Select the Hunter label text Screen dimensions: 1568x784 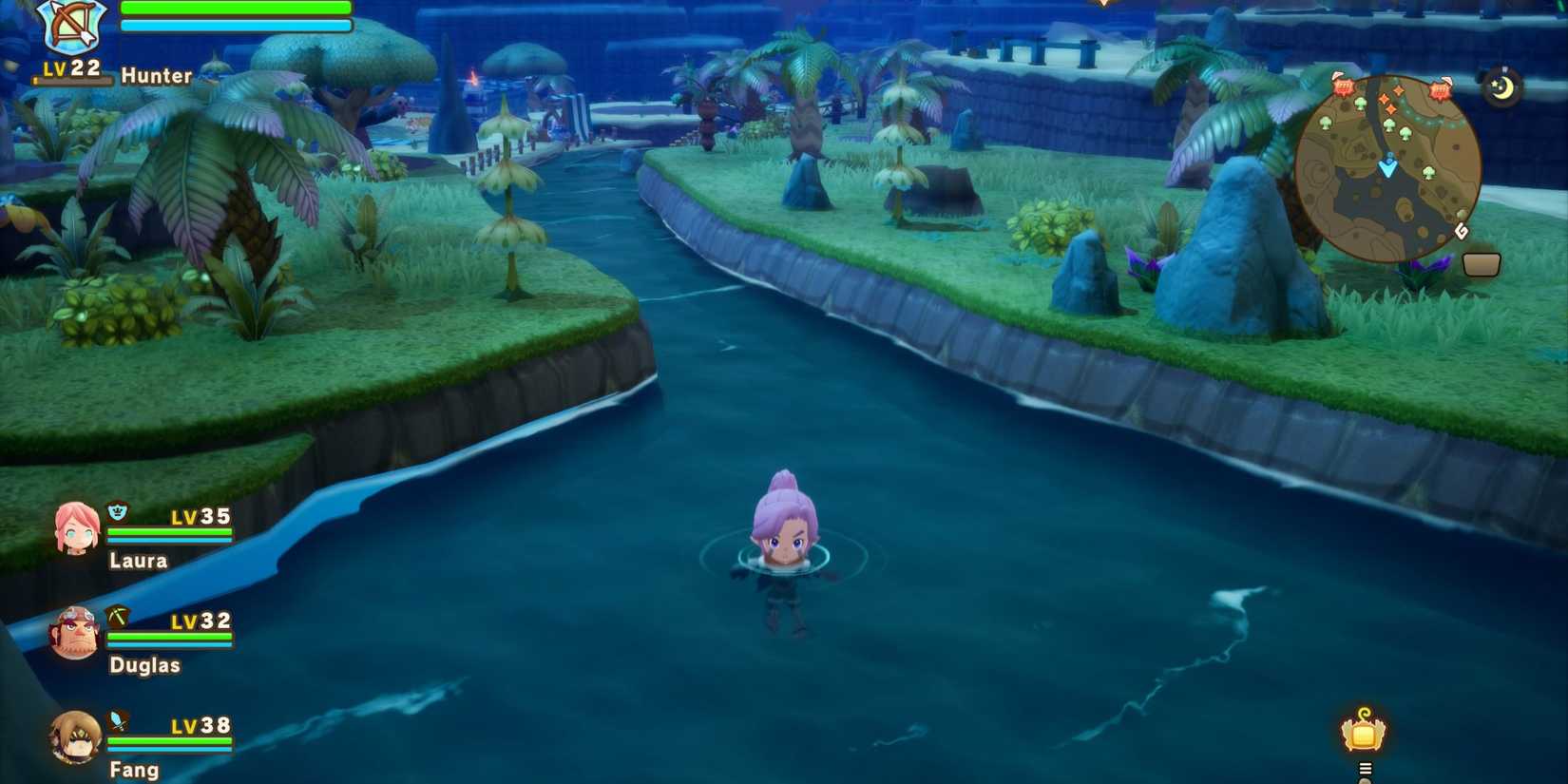click(x=157, y=76)
